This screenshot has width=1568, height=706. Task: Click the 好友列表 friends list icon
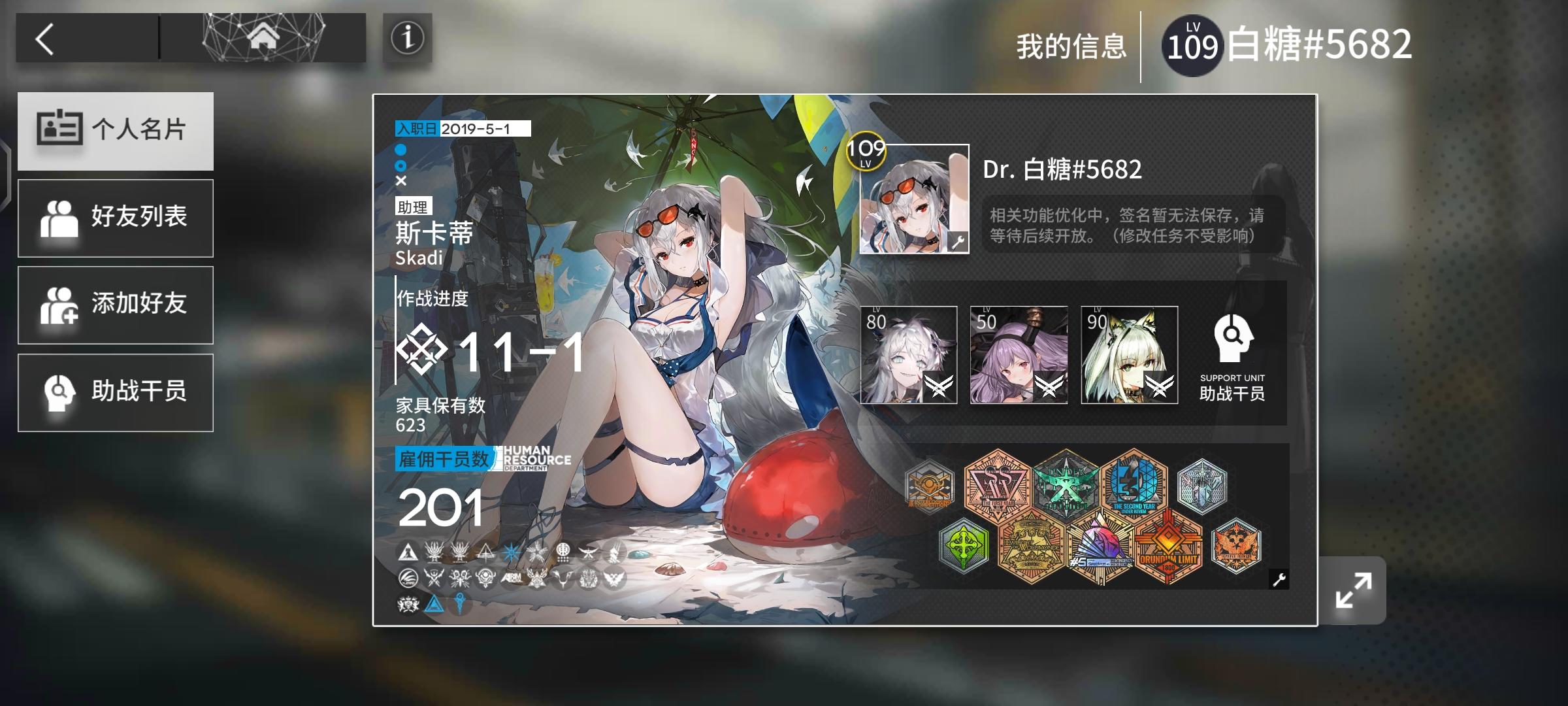61,218
